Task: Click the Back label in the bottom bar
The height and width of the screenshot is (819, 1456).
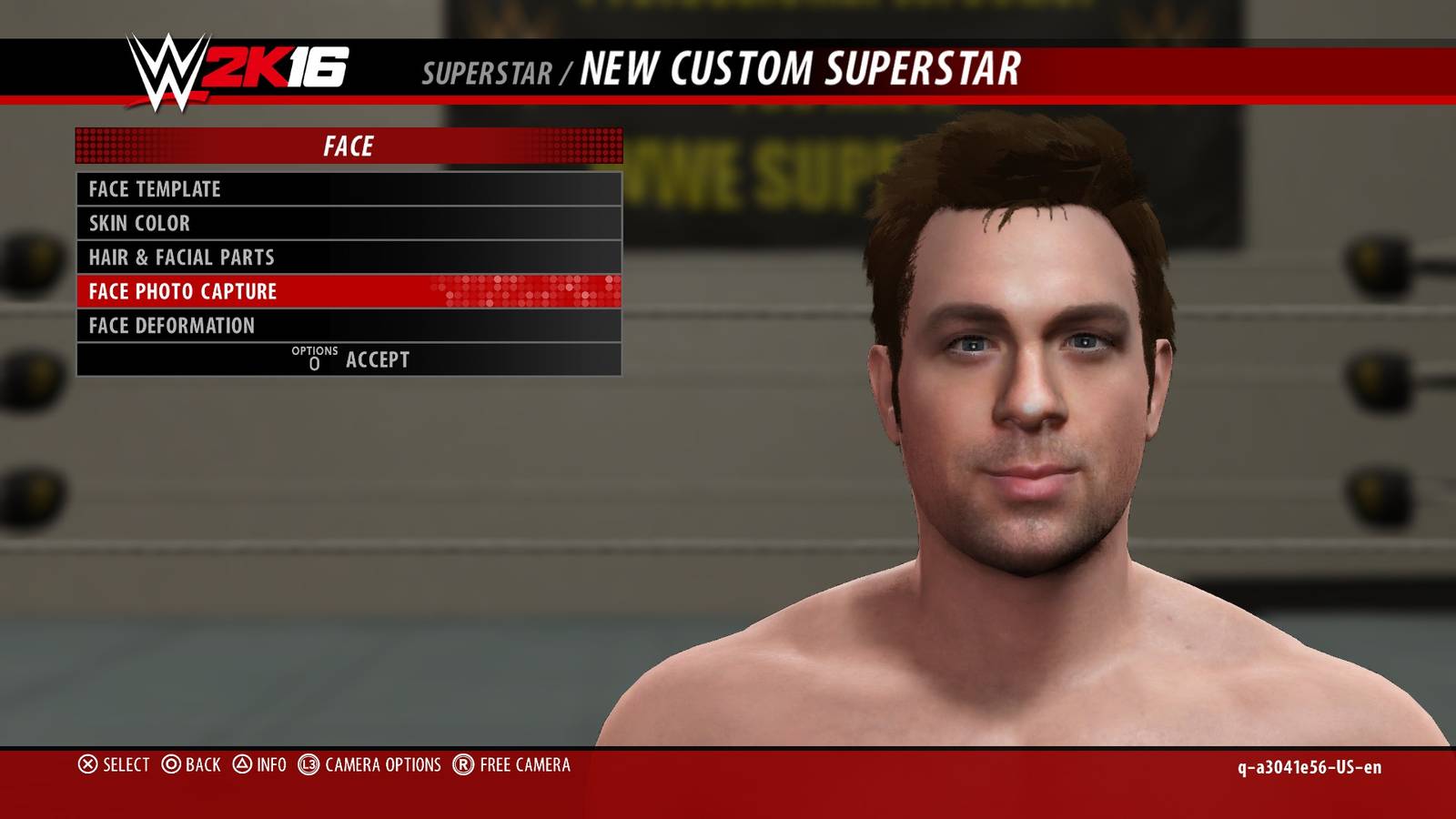Action: (x=205, y=766)
